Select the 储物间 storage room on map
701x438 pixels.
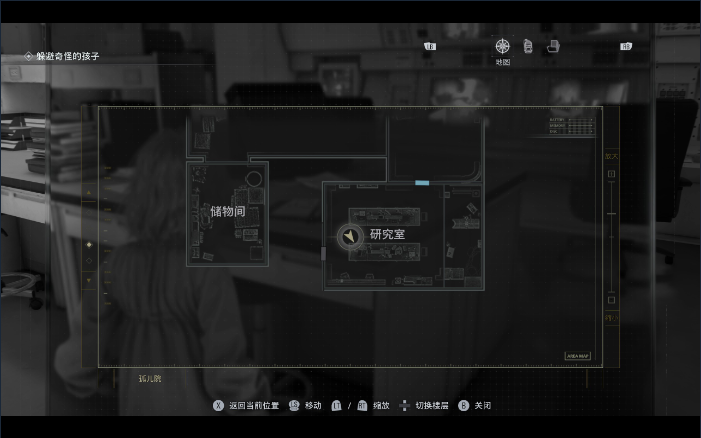[x=227, y=212]
